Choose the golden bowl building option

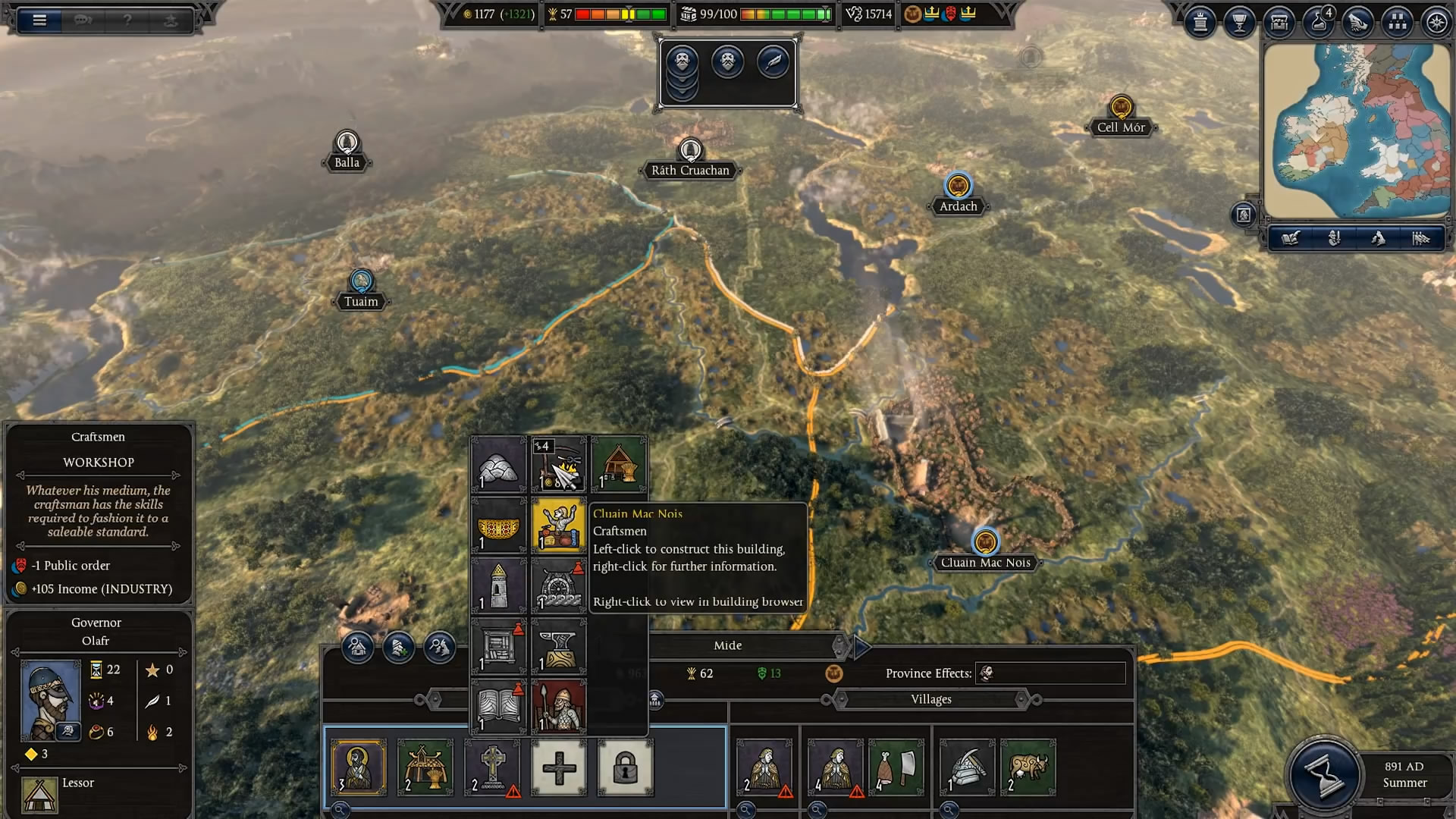[498, 525]
